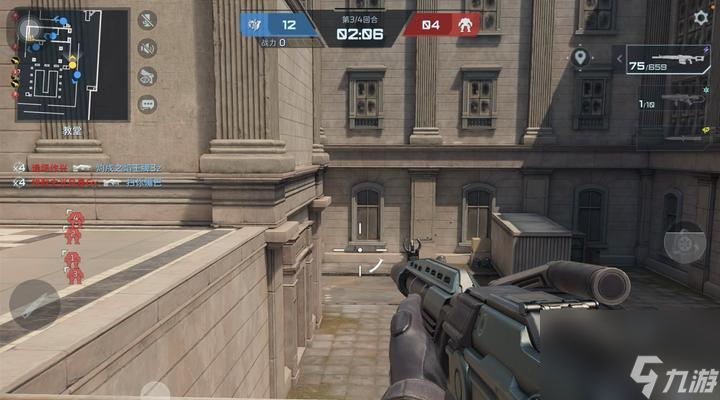This screenshot has height=400, width=720.
Task: Toggle the microphone mute icon
Action: (x=147, y=20)
